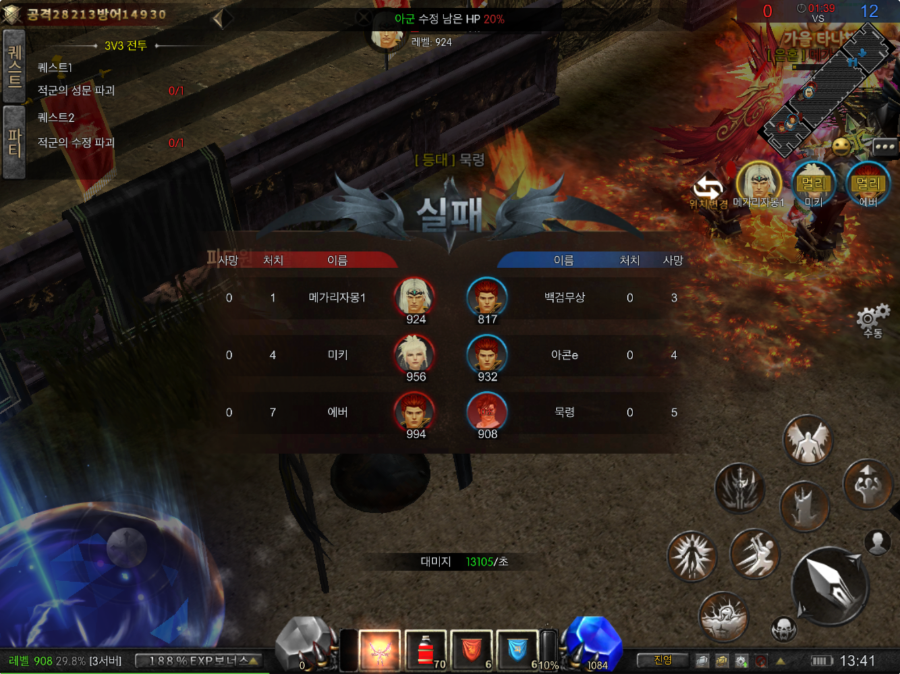Activate the flying kick skill
This screenshot has width=900, height=674.
755,553
